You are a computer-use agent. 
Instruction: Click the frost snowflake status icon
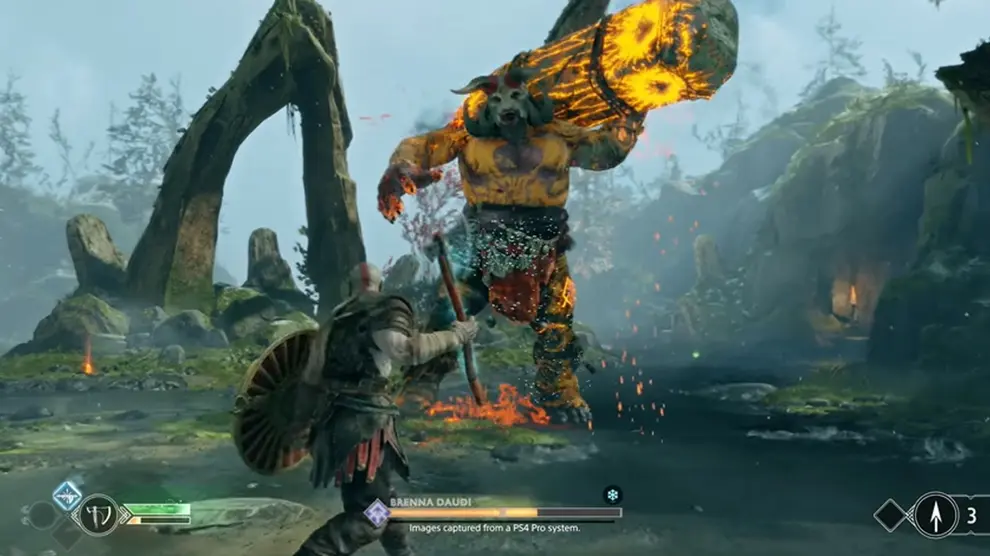click(x=612, y=494)
